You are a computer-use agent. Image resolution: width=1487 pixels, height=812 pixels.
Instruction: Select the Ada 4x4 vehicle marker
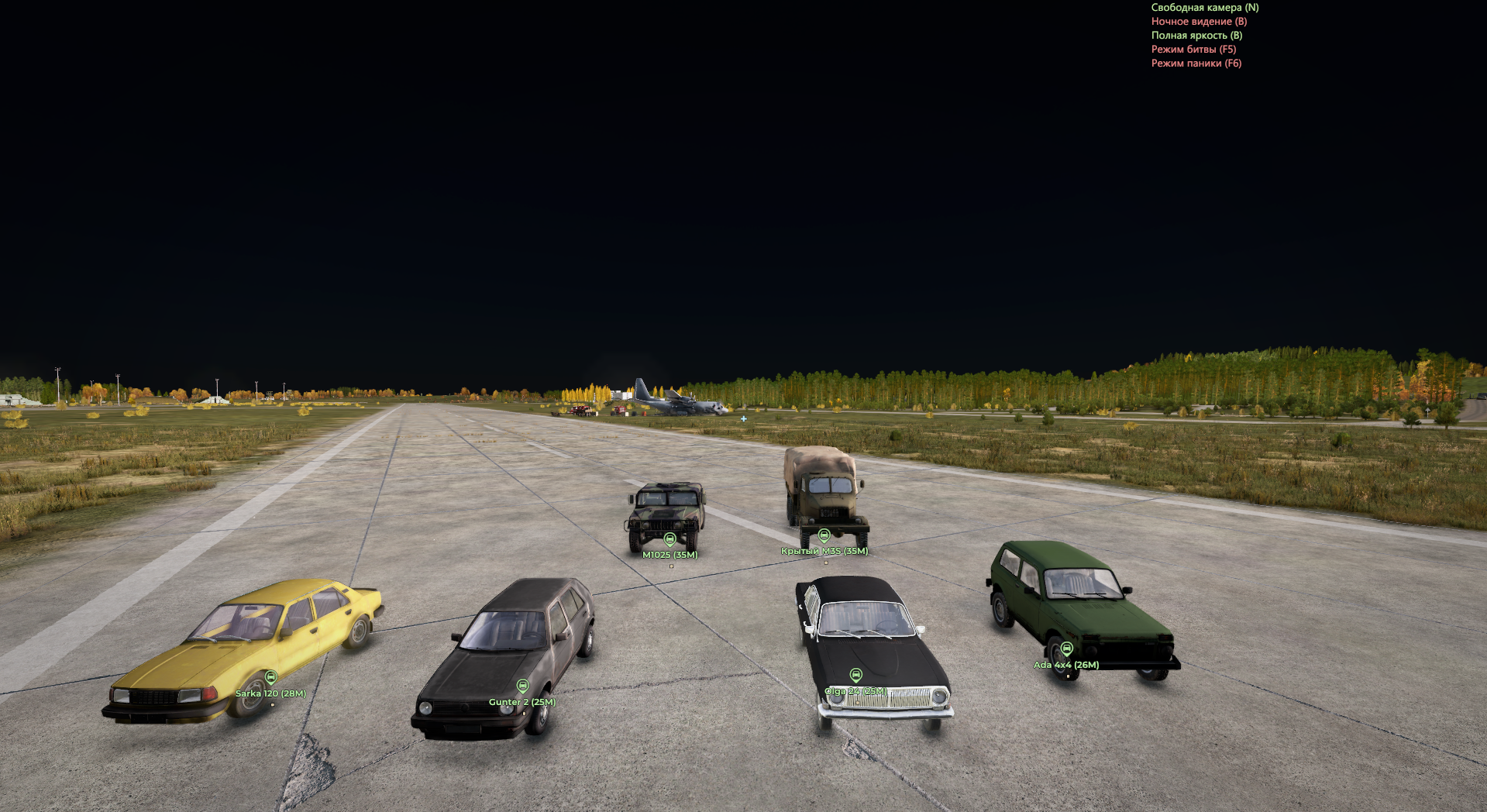1067,649
